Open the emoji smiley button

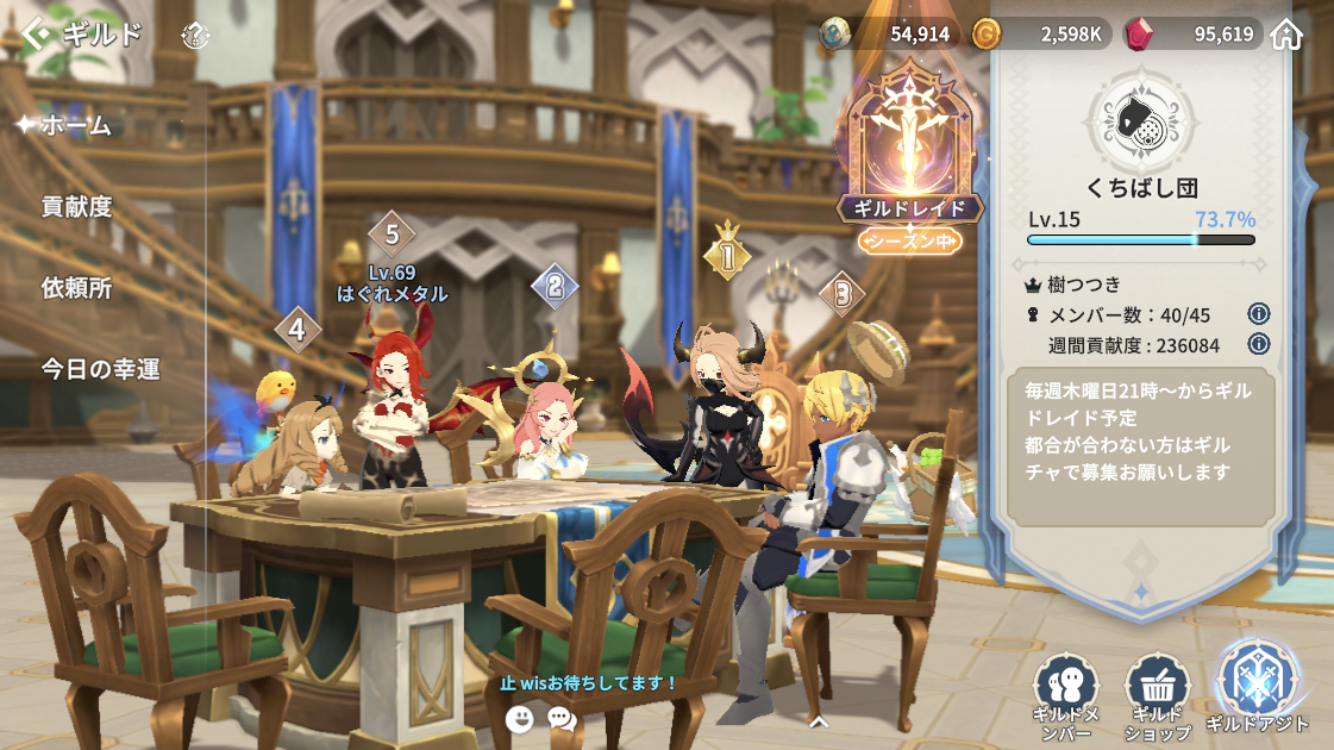tap(519, 718)
